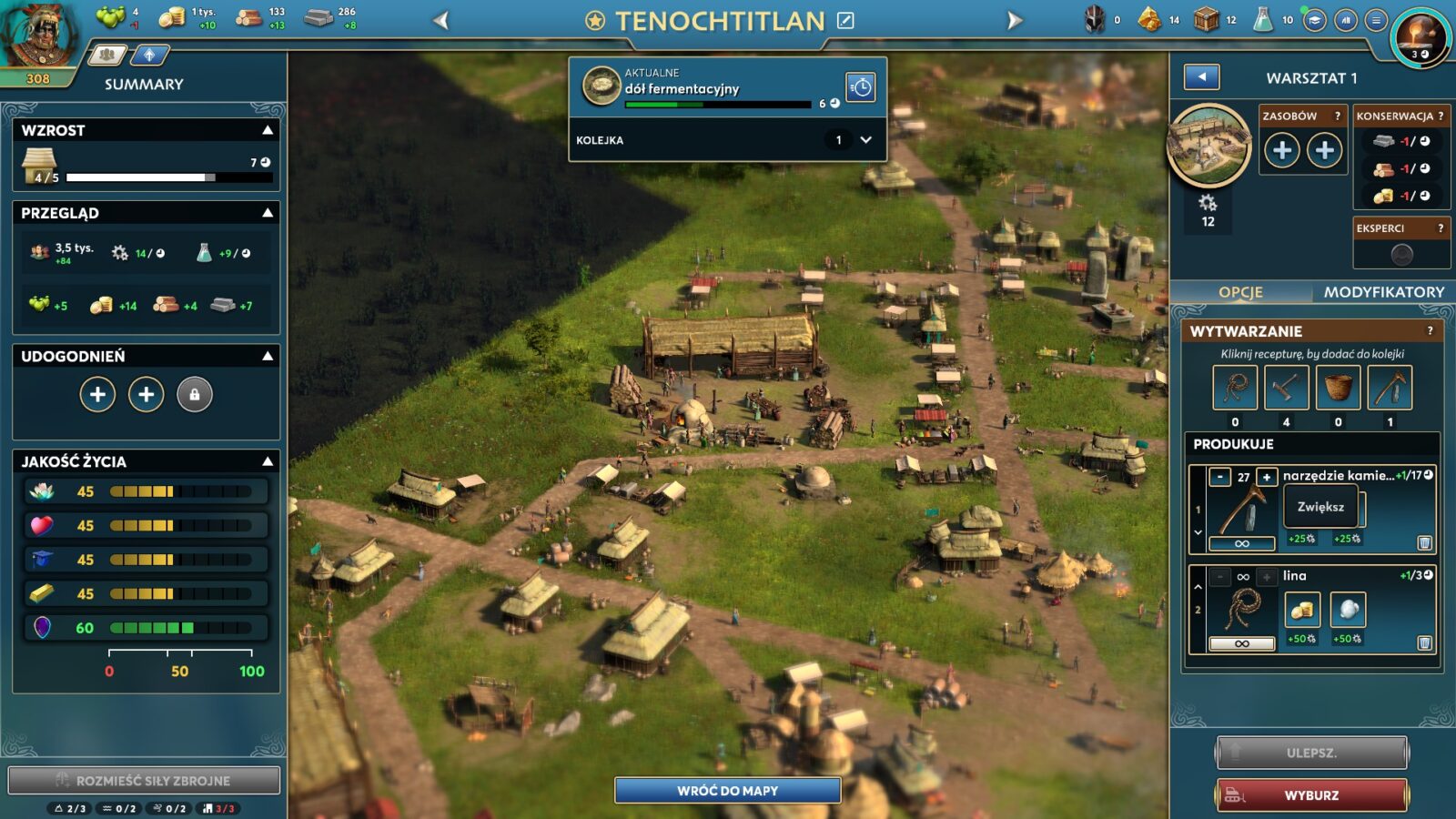
Task: Go to the next city arrow
Action: (x=1015, y=20)
